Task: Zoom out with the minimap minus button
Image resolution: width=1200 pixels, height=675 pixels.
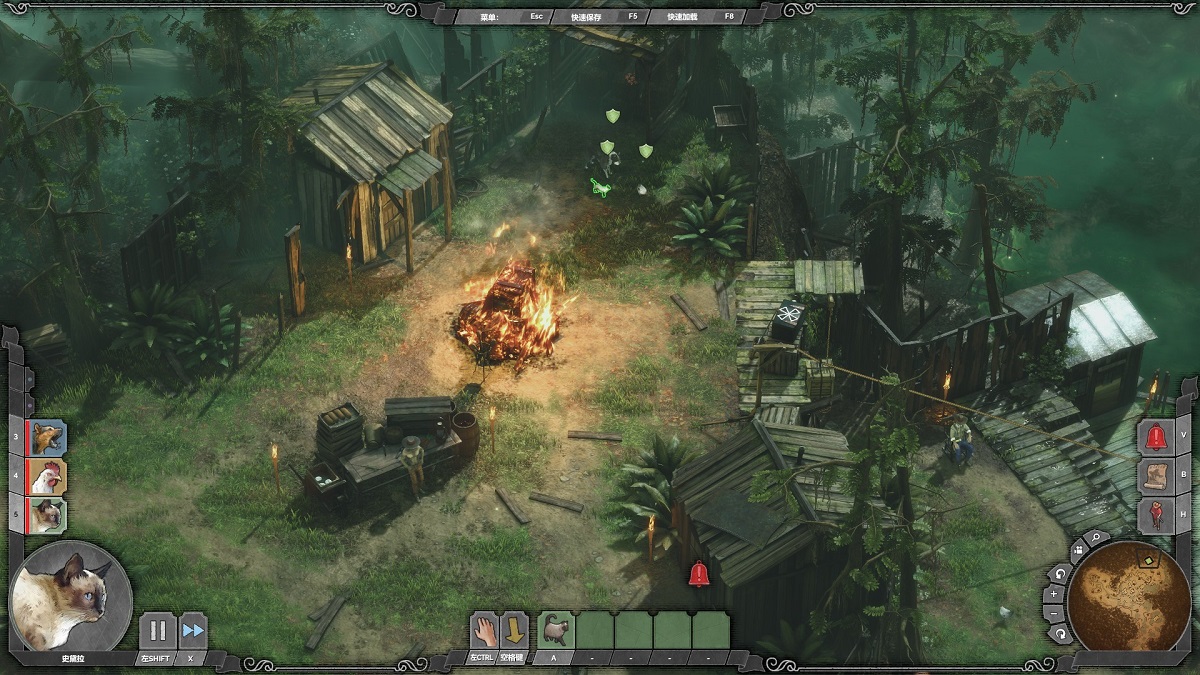Action: (1053, 613)
